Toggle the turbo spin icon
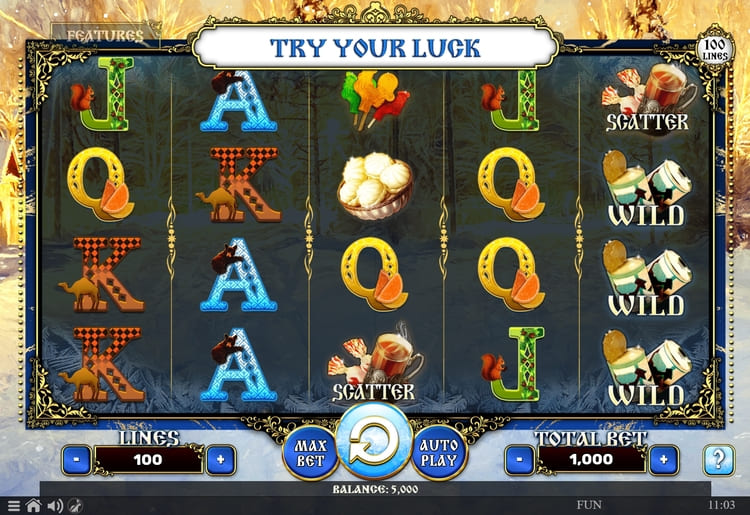750x515 pixels. [75, 506]
